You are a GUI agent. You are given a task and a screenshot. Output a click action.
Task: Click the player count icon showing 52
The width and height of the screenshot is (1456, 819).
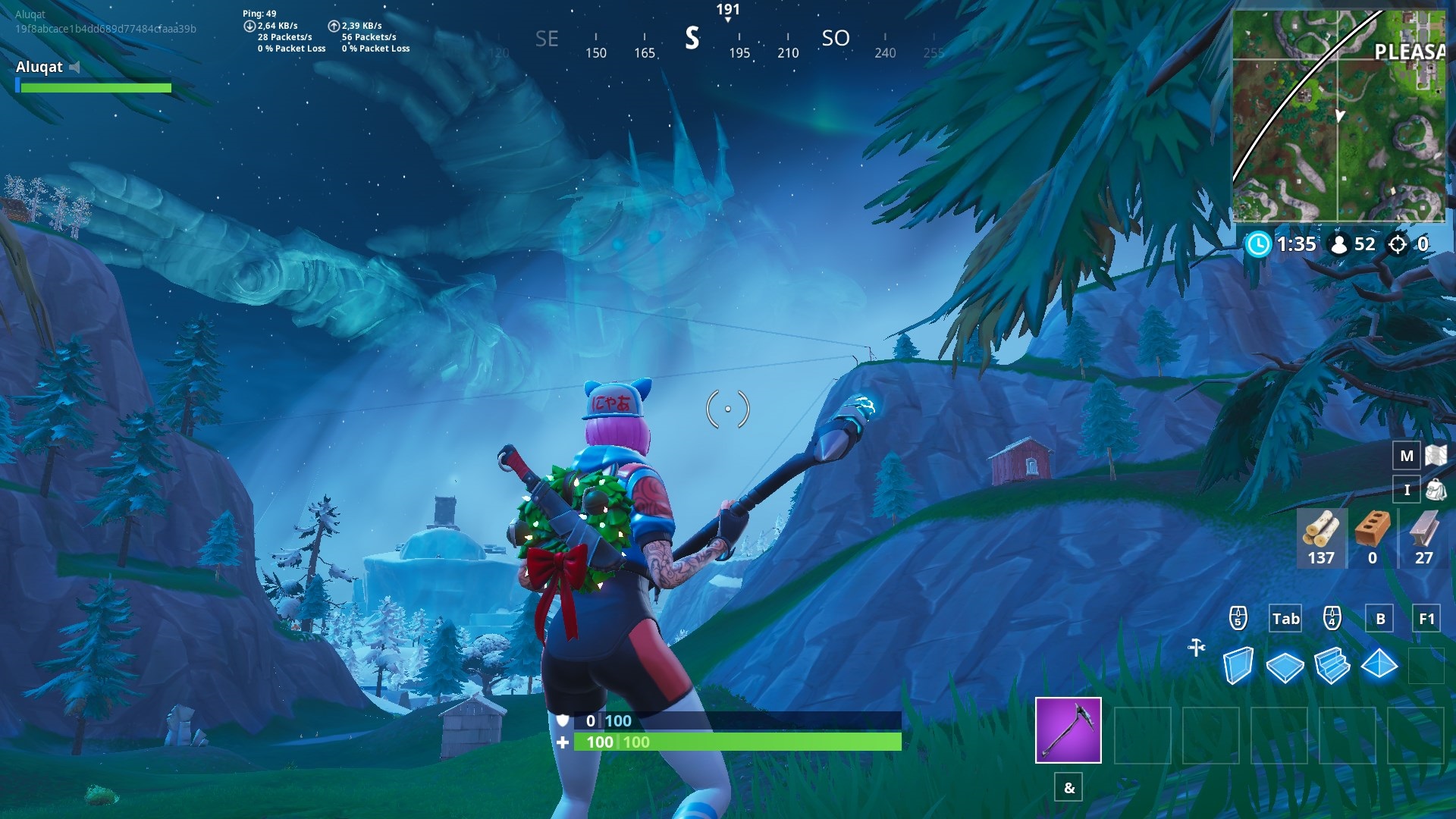(x=1341, y=244)
